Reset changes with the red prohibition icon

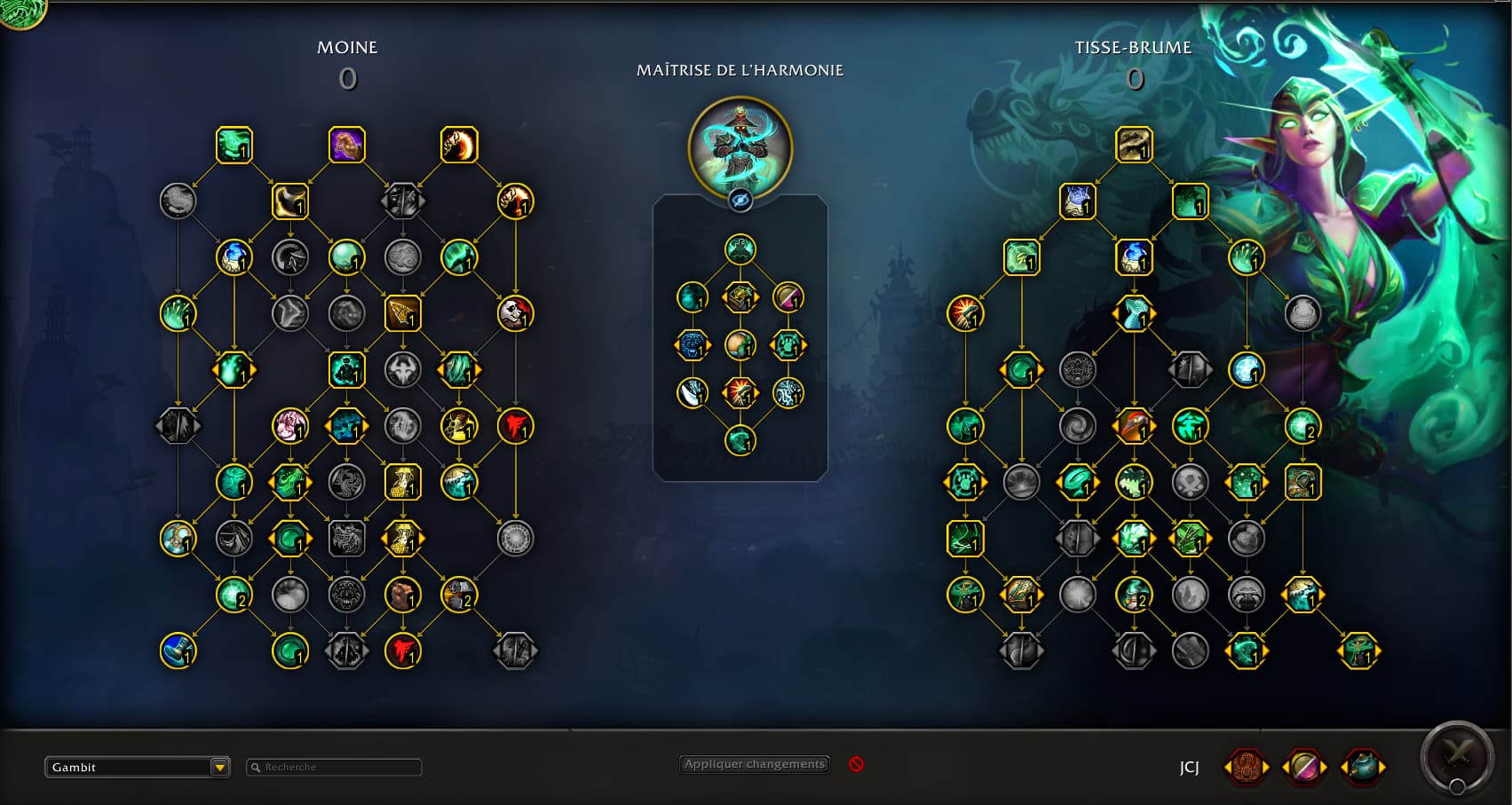pos(856,764)
